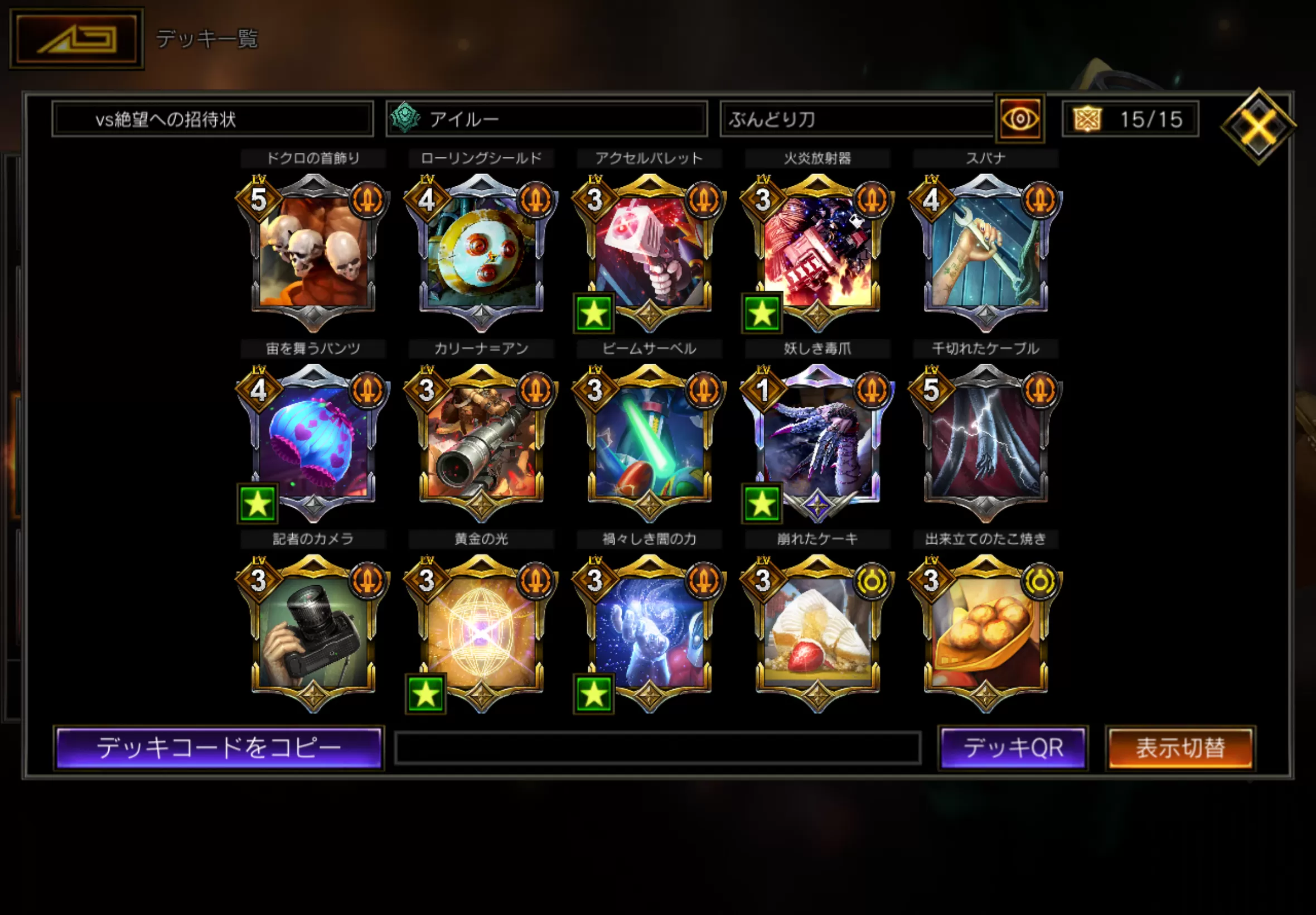The width and height of the screenshot is (1316, 915).
Task: Select the ドクロの首飾り skull card
Action: coord(313,252)
